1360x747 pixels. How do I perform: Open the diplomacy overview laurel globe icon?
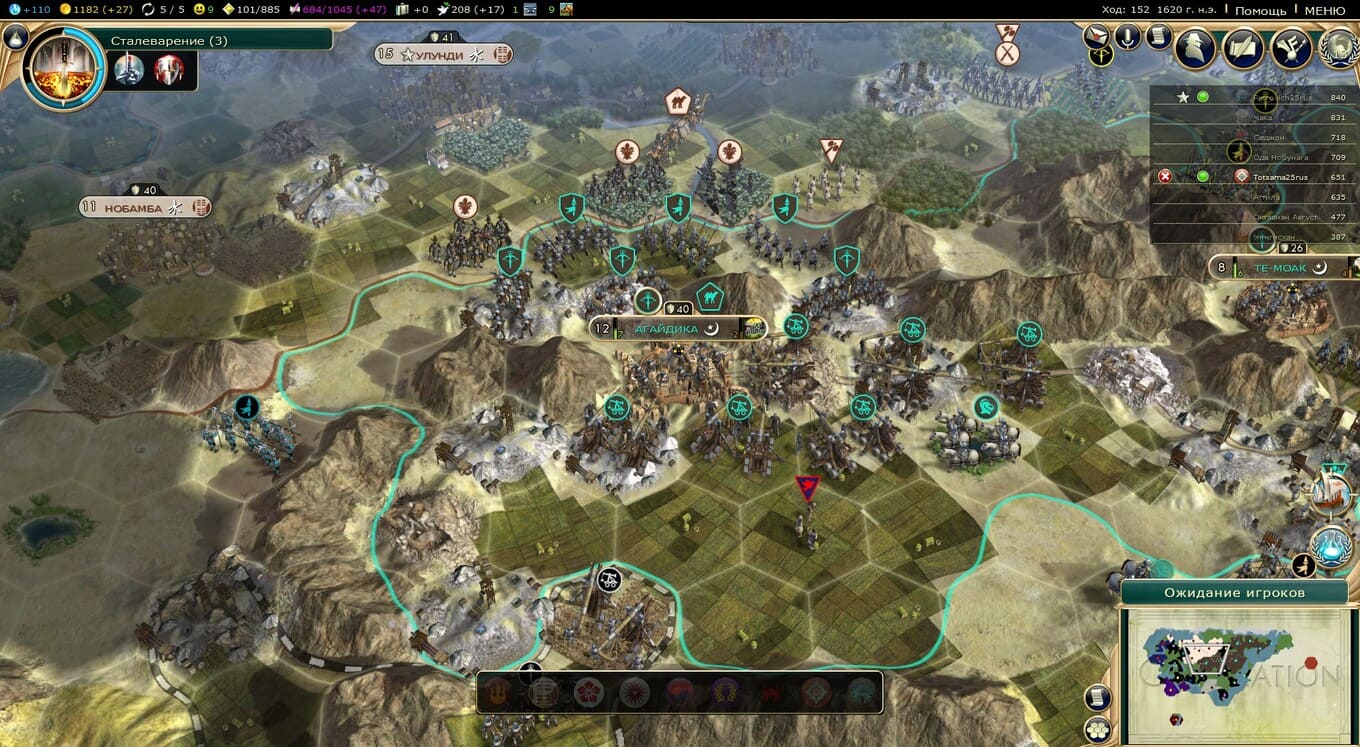tap(1338, 48)
